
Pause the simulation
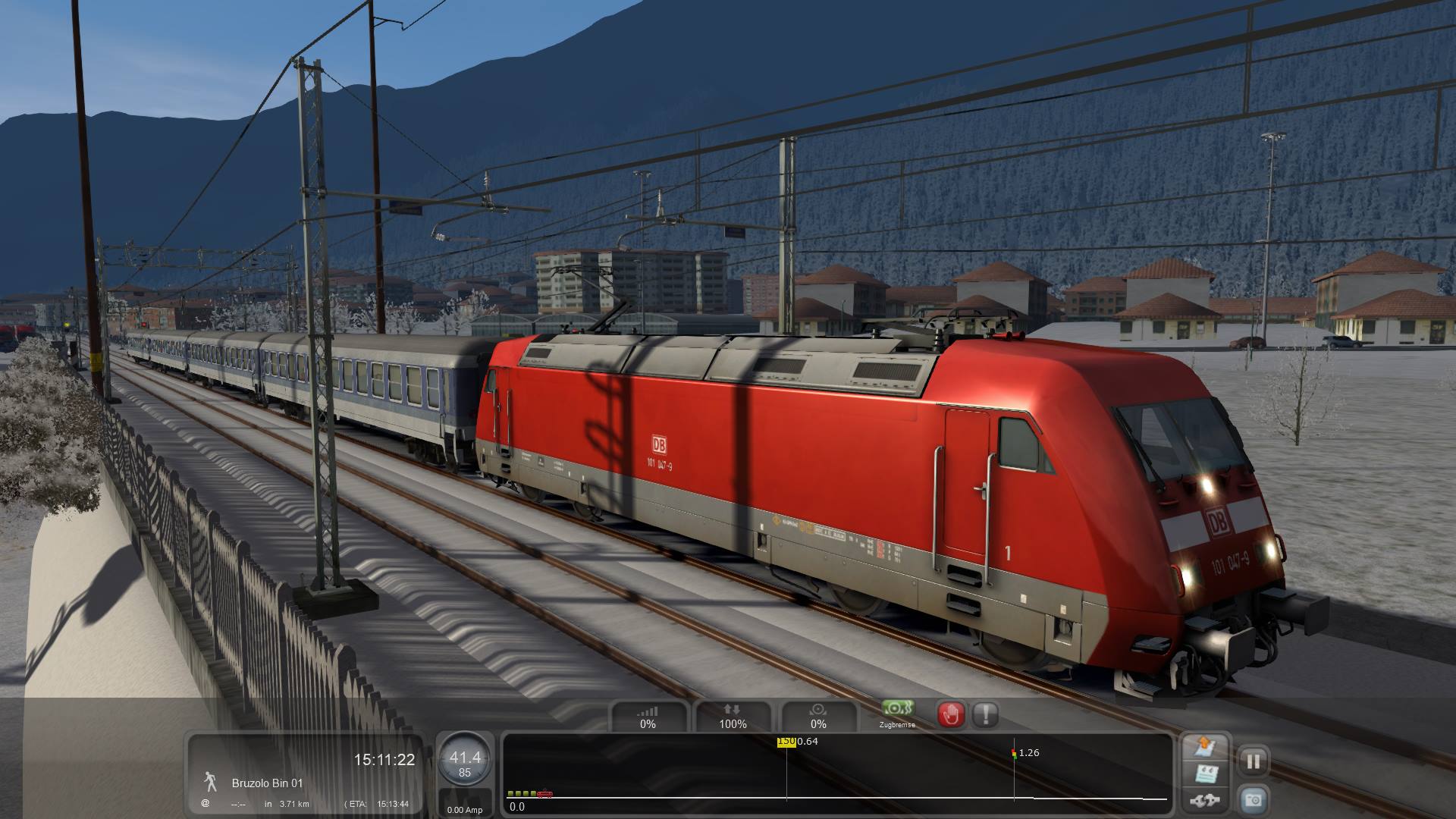coord(1253,761)
